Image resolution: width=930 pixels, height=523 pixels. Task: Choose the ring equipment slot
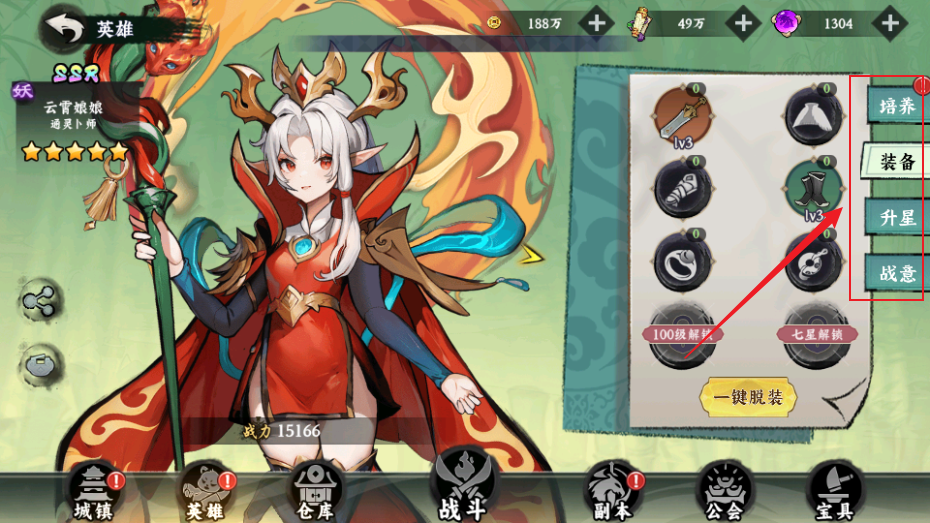681,260
